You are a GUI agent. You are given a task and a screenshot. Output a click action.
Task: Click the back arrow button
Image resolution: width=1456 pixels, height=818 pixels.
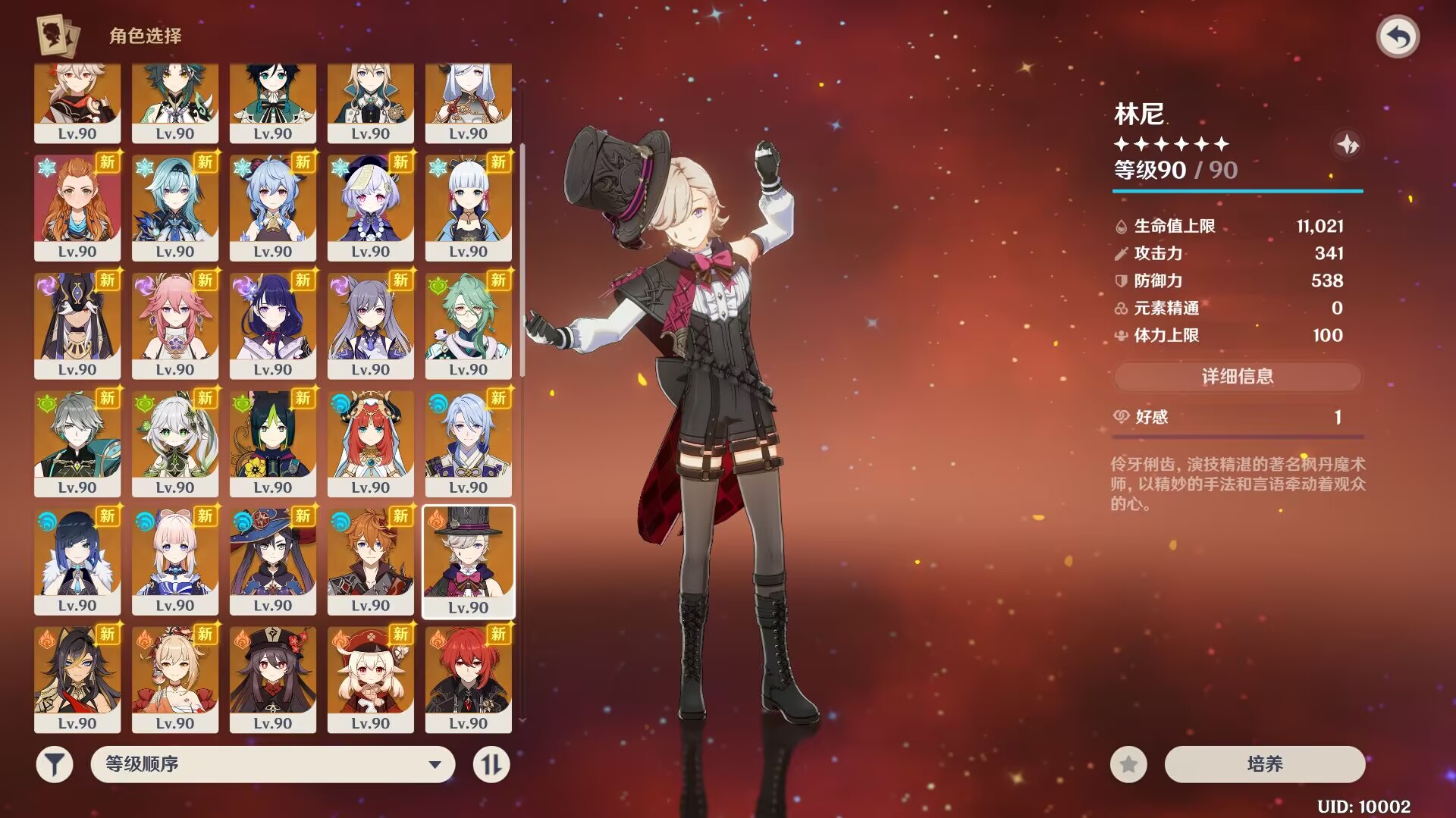1398,36
